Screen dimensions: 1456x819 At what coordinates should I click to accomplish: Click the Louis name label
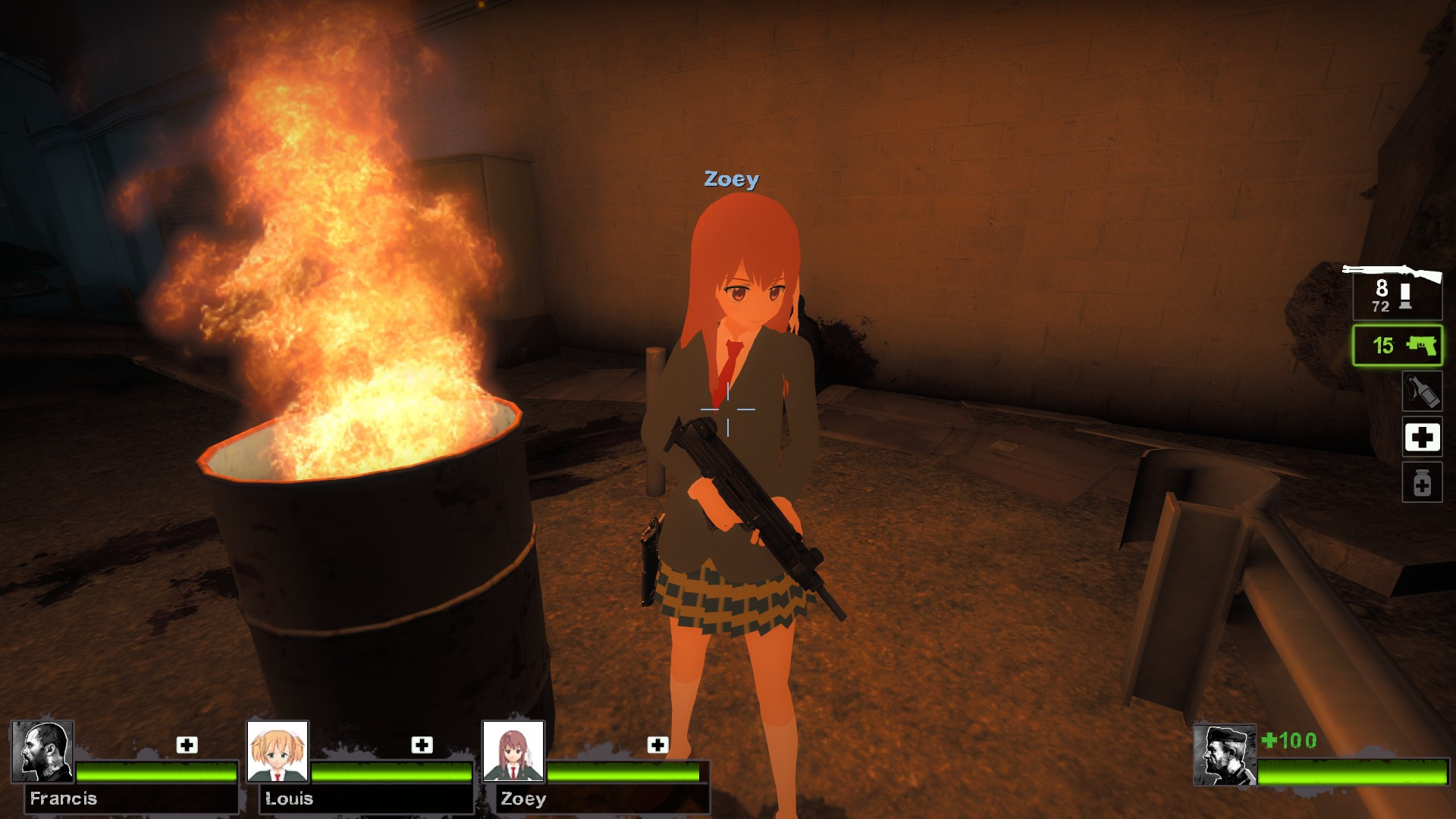pos(288,798)
